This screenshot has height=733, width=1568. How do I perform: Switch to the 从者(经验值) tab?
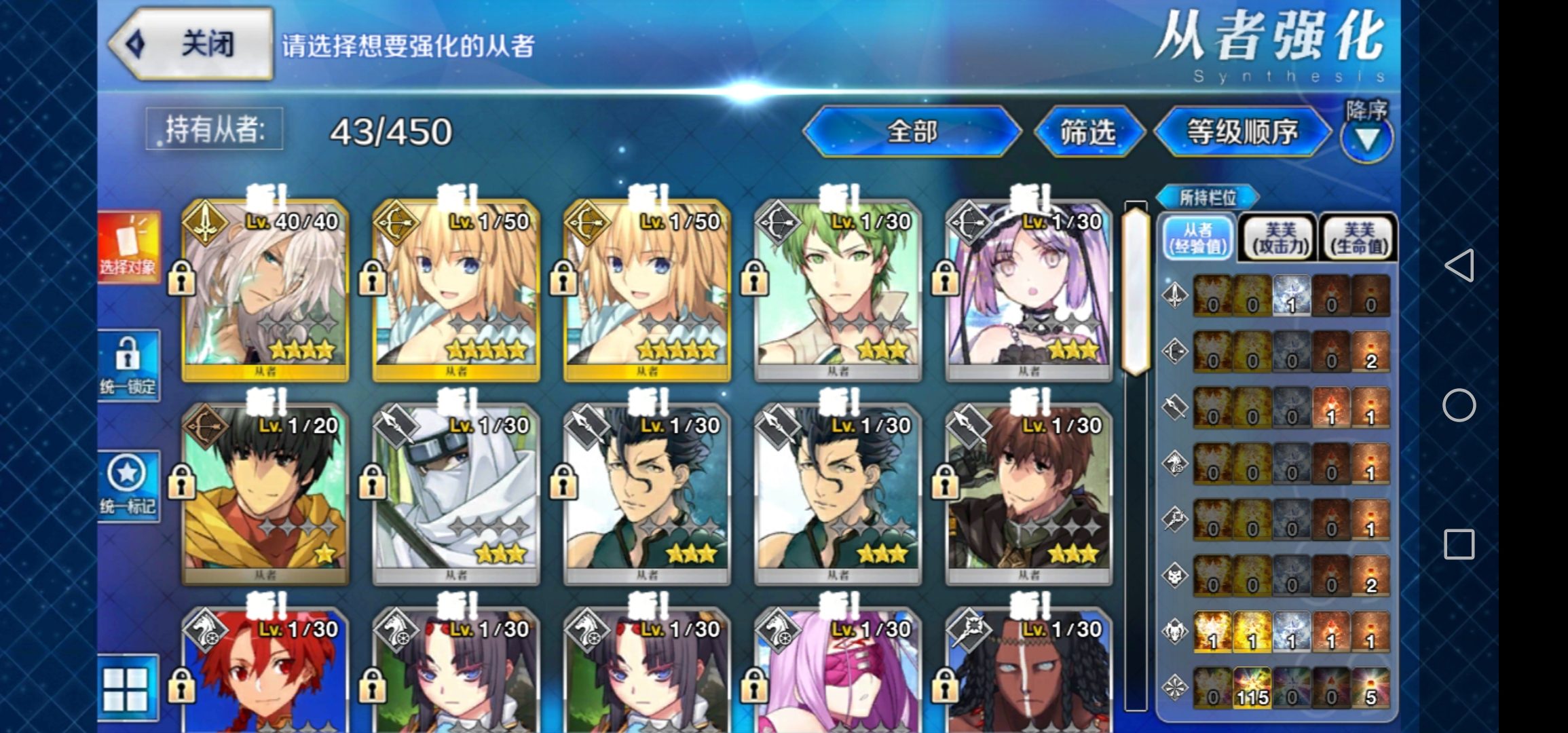point(1198,238)
